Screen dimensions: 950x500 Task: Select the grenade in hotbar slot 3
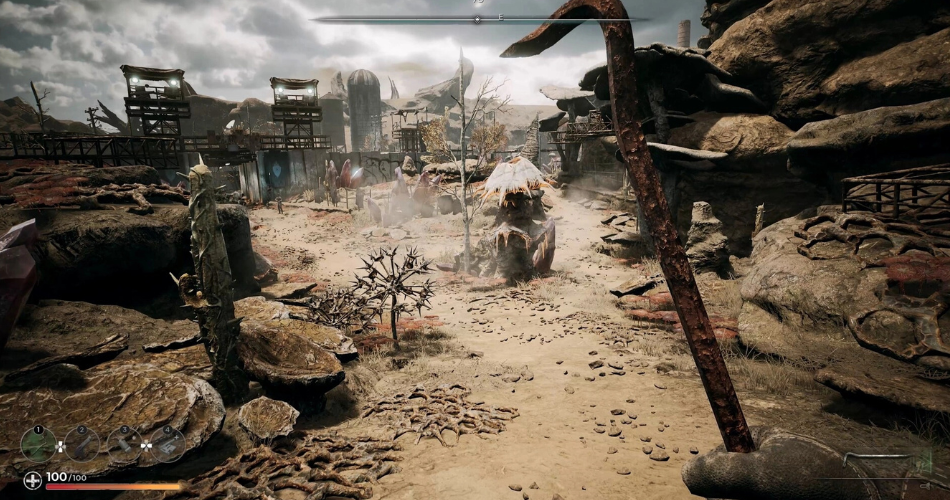[x=124, y=444]
